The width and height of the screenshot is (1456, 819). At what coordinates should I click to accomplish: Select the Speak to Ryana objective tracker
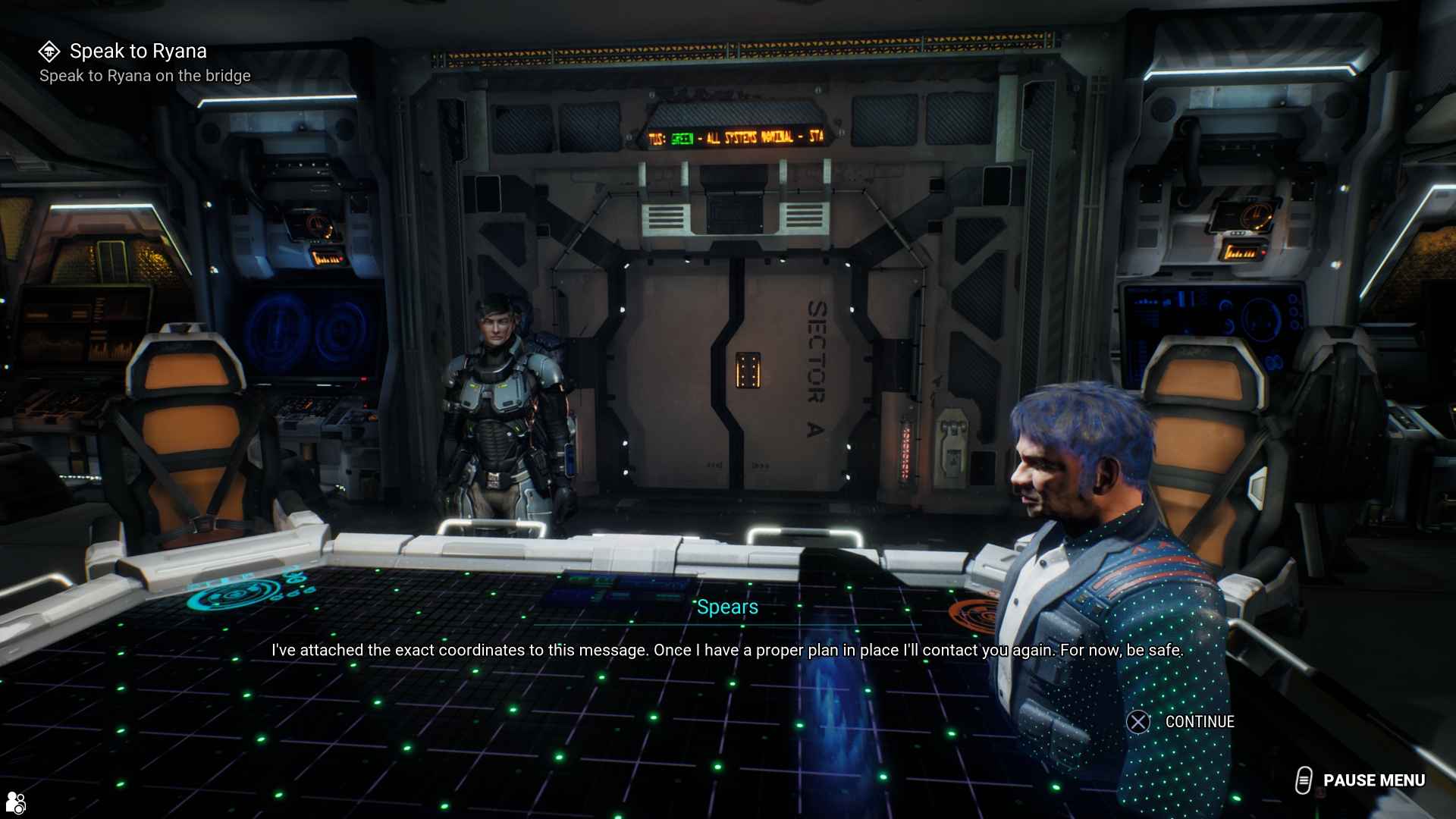click(137, 52)
